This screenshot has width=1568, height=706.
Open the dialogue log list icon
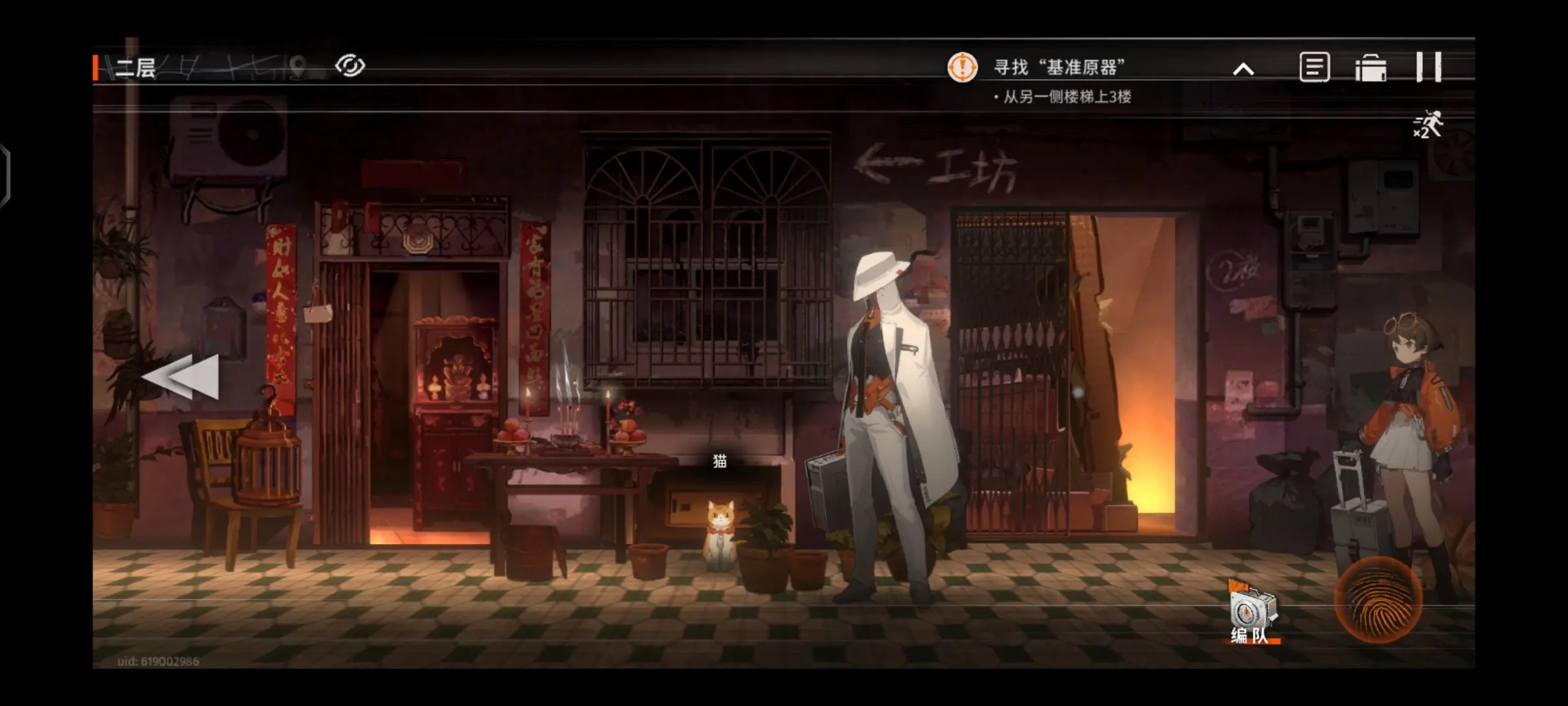click(x=1314, y=67)
